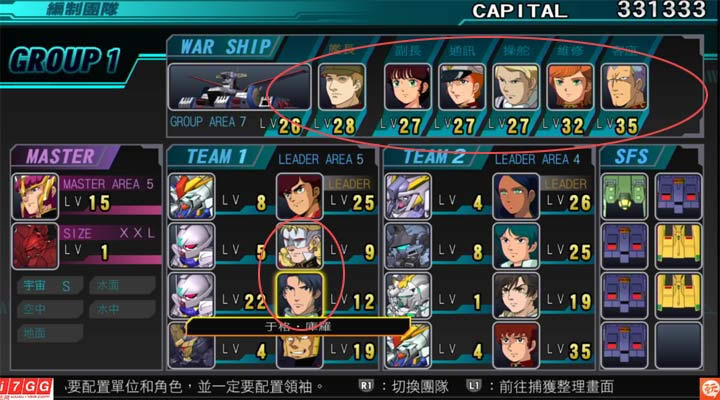The width and height of the screenshot is (720, 400).
Task: Select Team 1's level 8 Gundam unit
Action: pos(191,197)
